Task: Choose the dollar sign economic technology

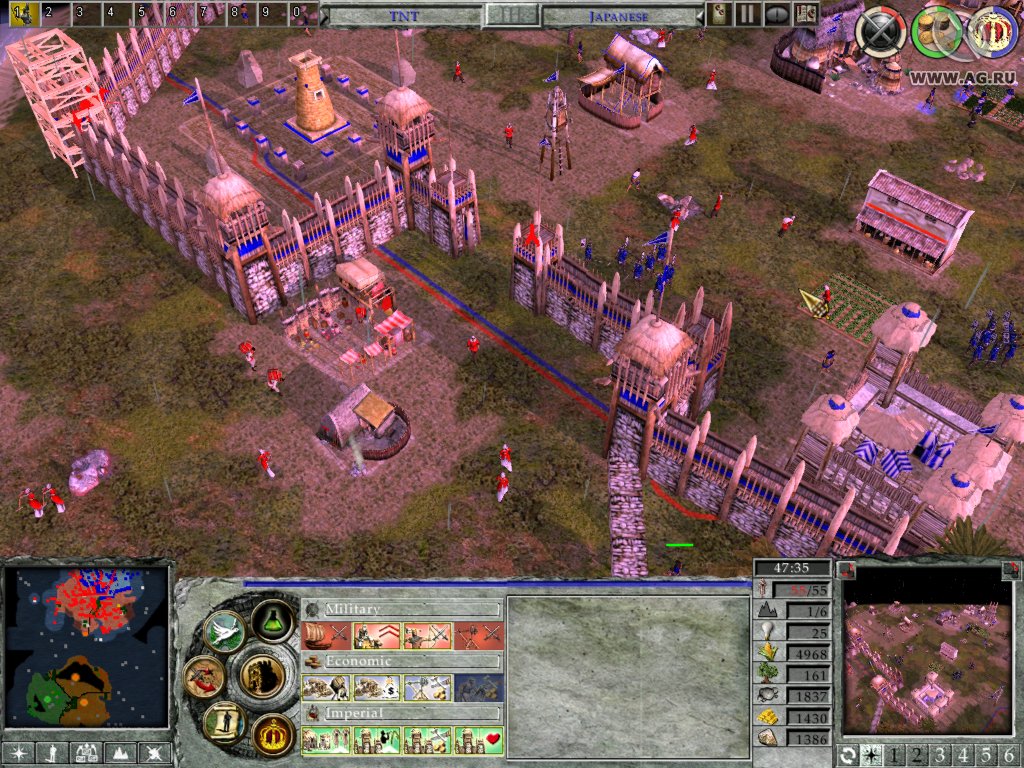Action: (x=376, y=688)
